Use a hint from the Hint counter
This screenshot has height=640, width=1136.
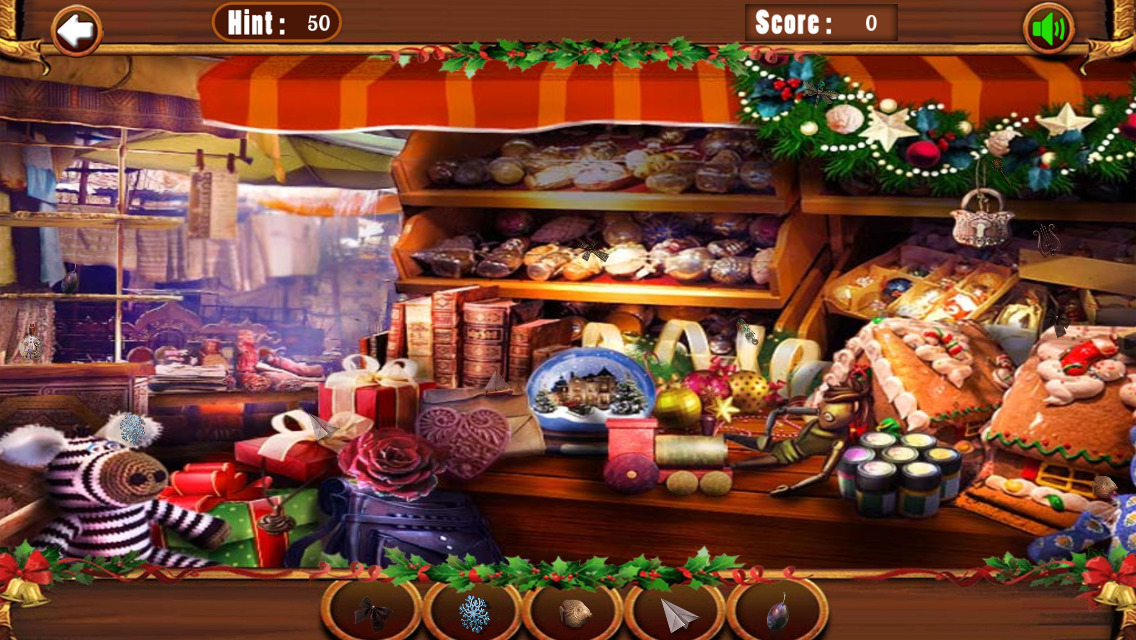coord(277,23)
